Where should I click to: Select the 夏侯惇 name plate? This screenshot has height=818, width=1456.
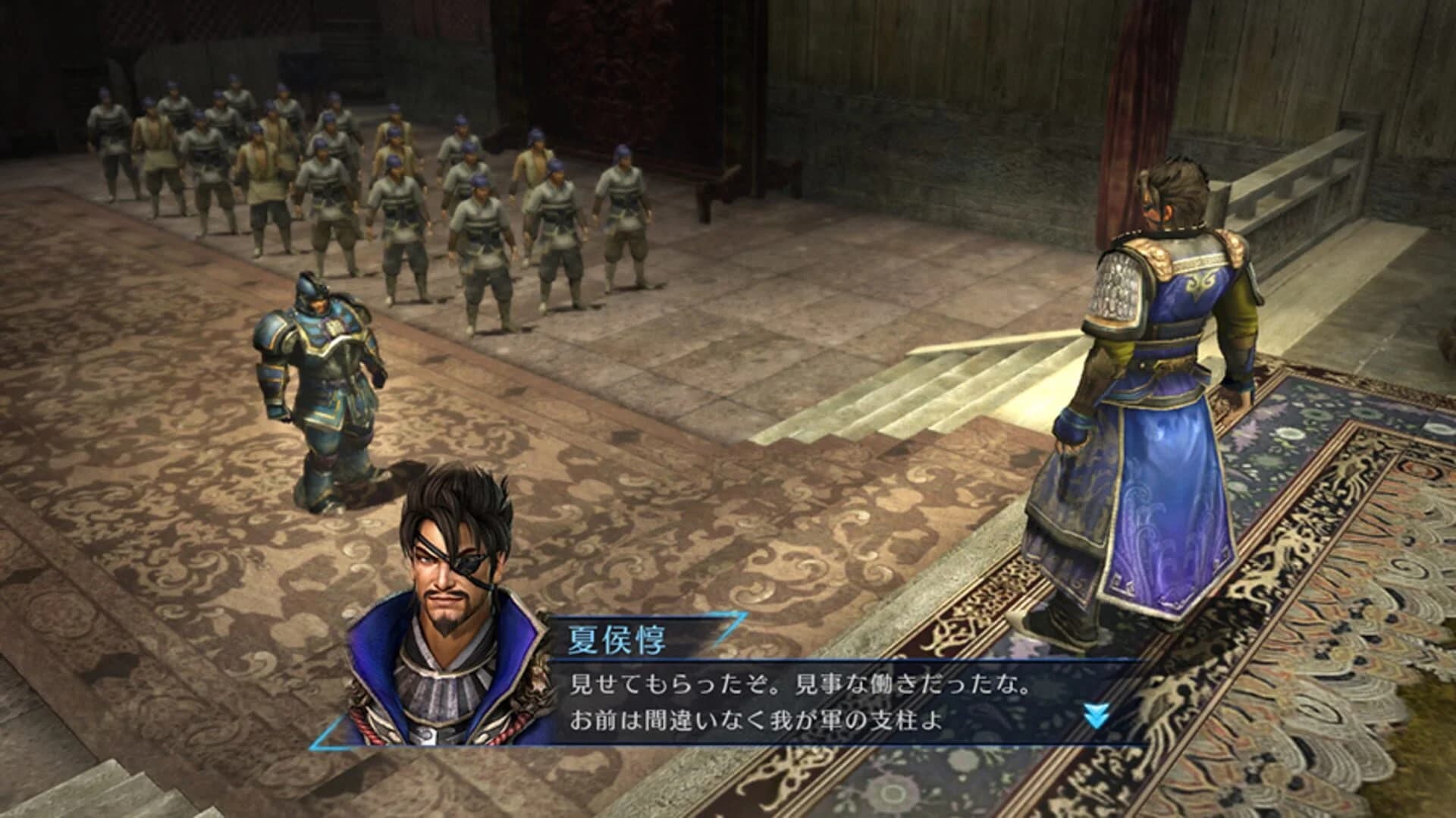[x=614, y=641]
